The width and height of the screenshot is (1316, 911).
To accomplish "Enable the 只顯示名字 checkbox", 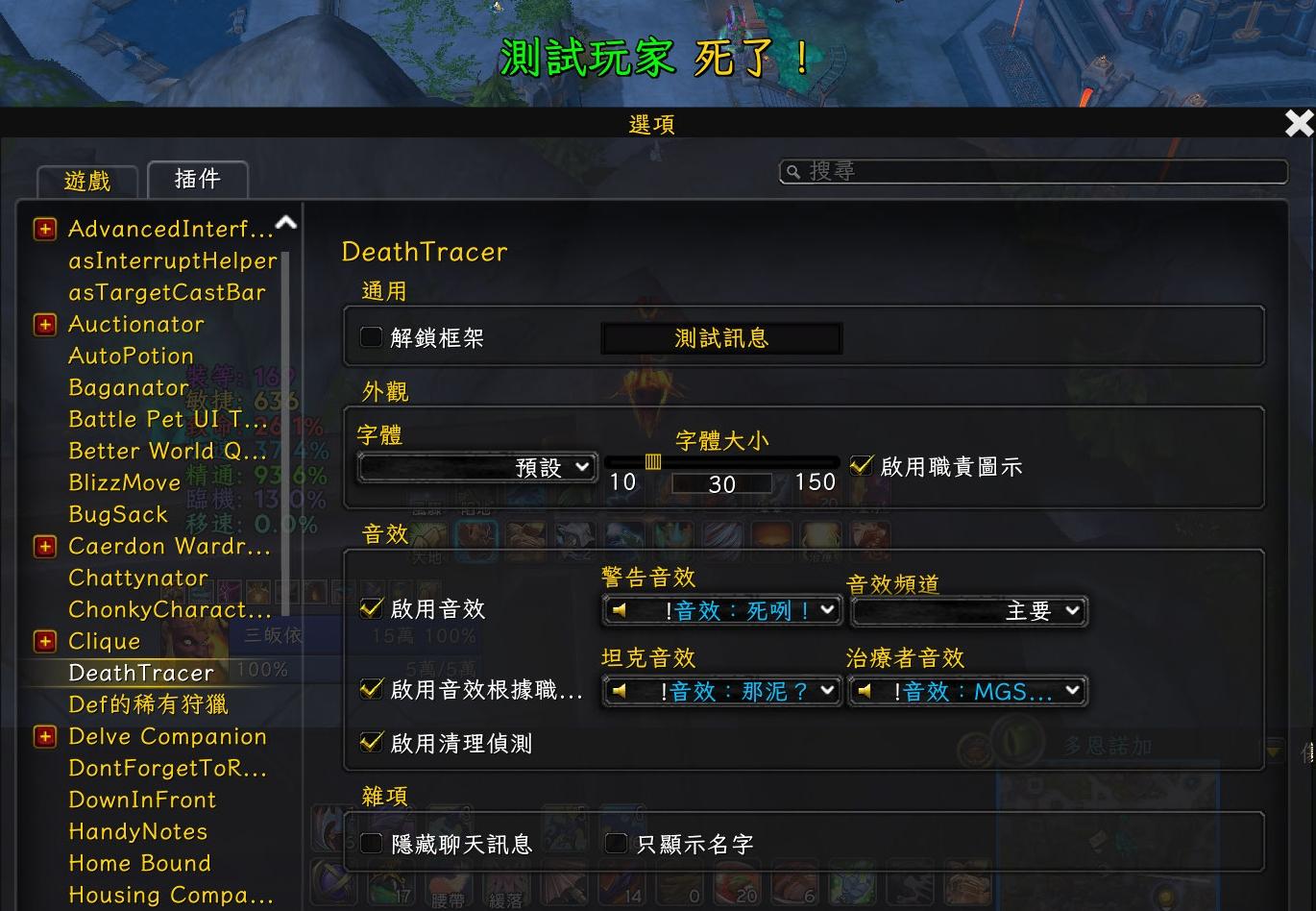I will (617, 844).
